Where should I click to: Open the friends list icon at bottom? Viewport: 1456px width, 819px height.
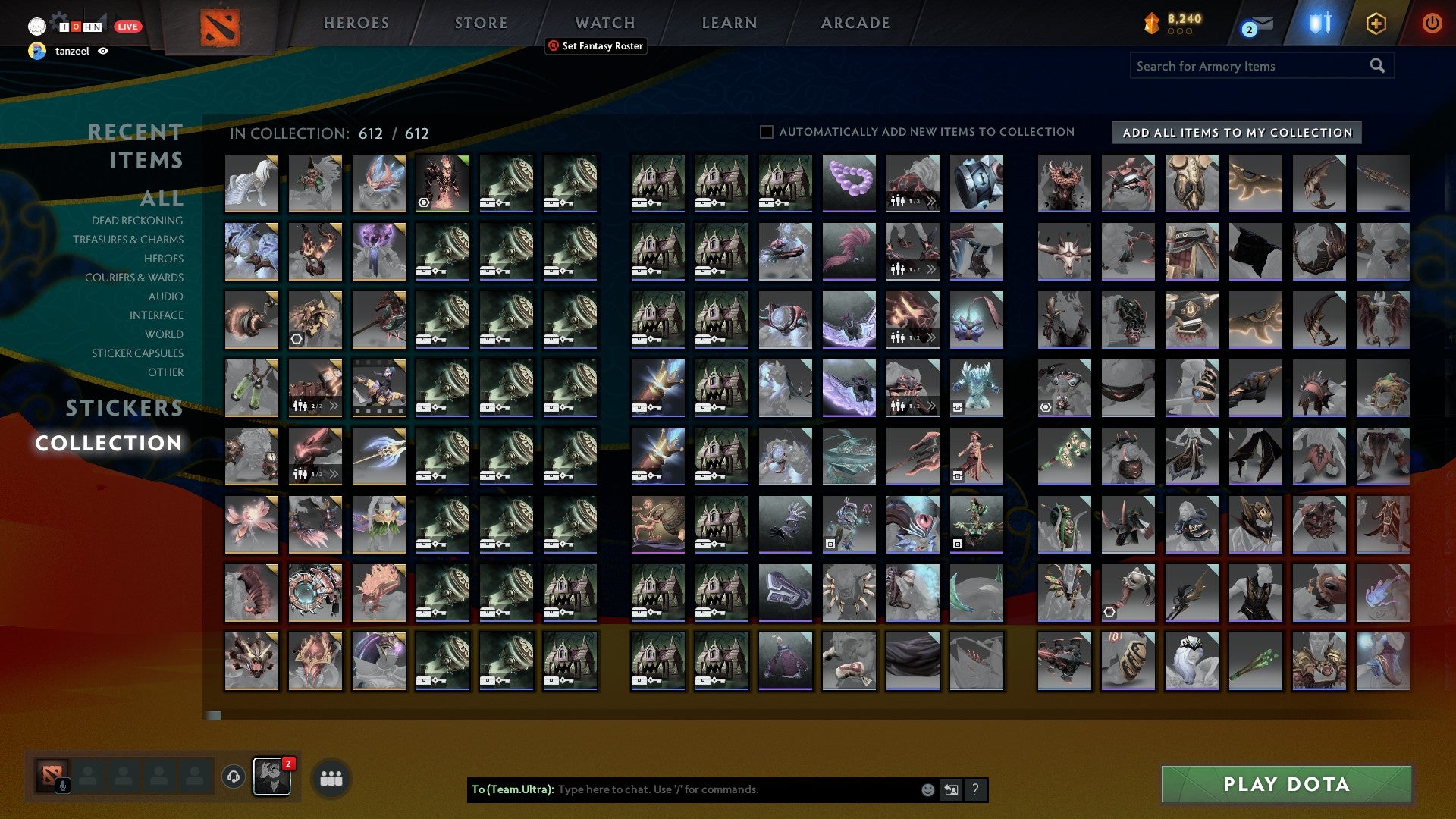(331, 777)
